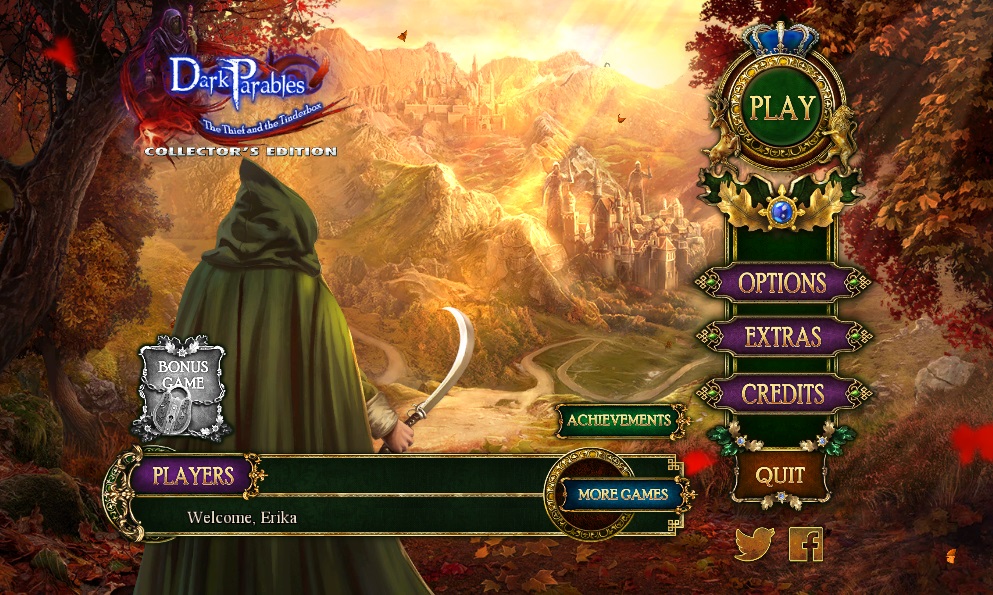Quit the game
This screenshot has height=595, width=993.
click(780, 476)
